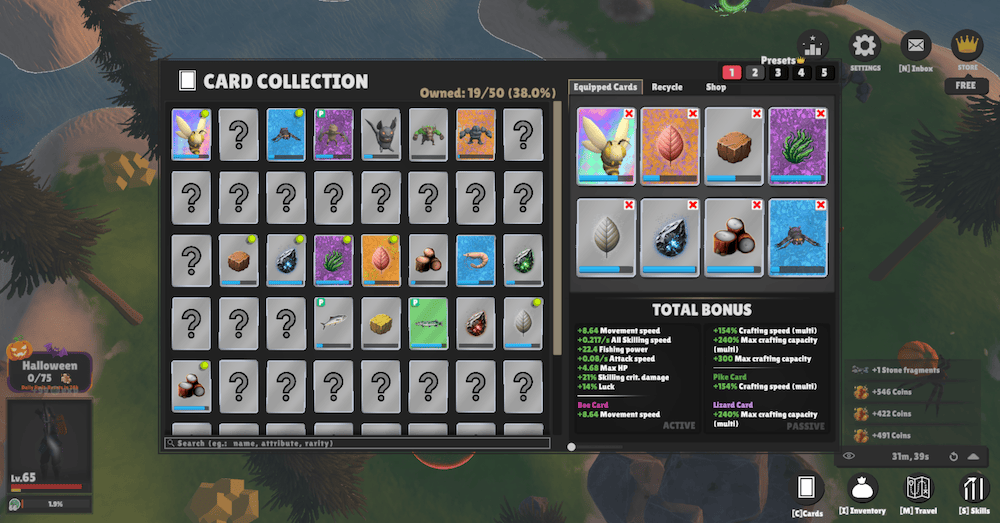Unequip the bee card with its red X
This screenshot has height=523, width=1000.
pyautogui.click(x=629, y=114)
